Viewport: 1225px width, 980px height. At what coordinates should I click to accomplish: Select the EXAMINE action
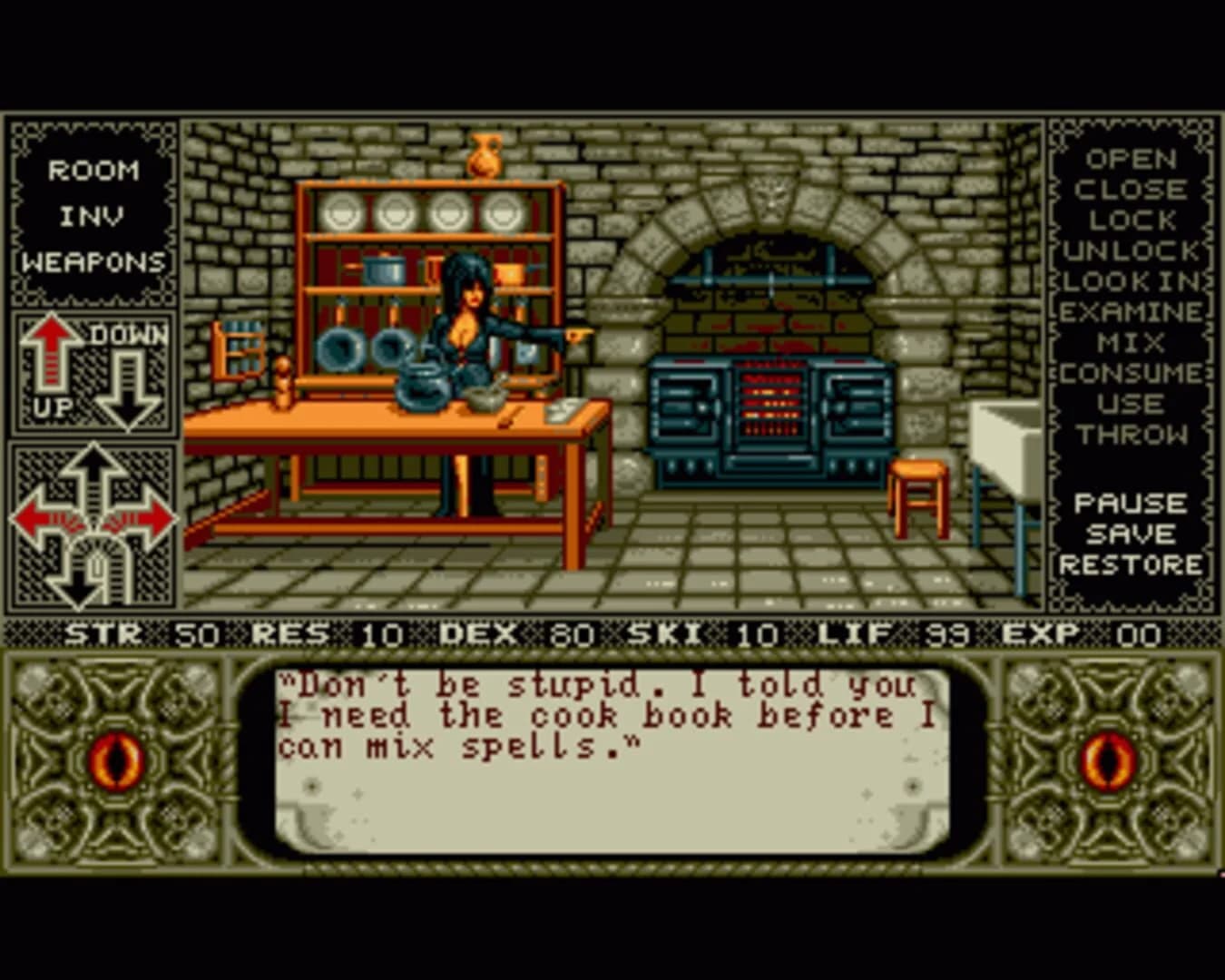pos(1128,309)
